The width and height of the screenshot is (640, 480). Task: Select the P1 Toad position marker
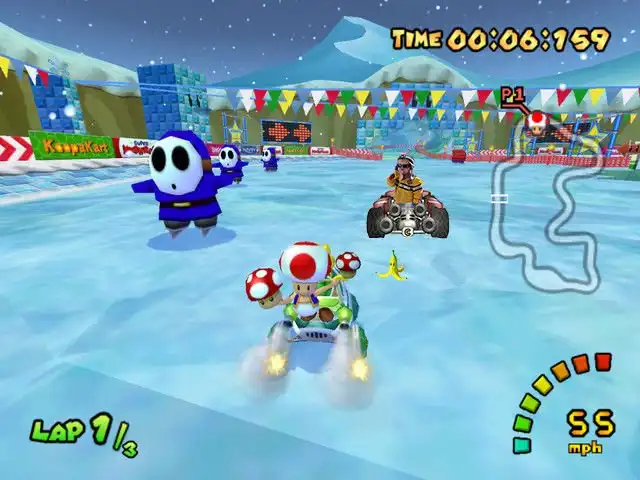[x=537, y=122]
